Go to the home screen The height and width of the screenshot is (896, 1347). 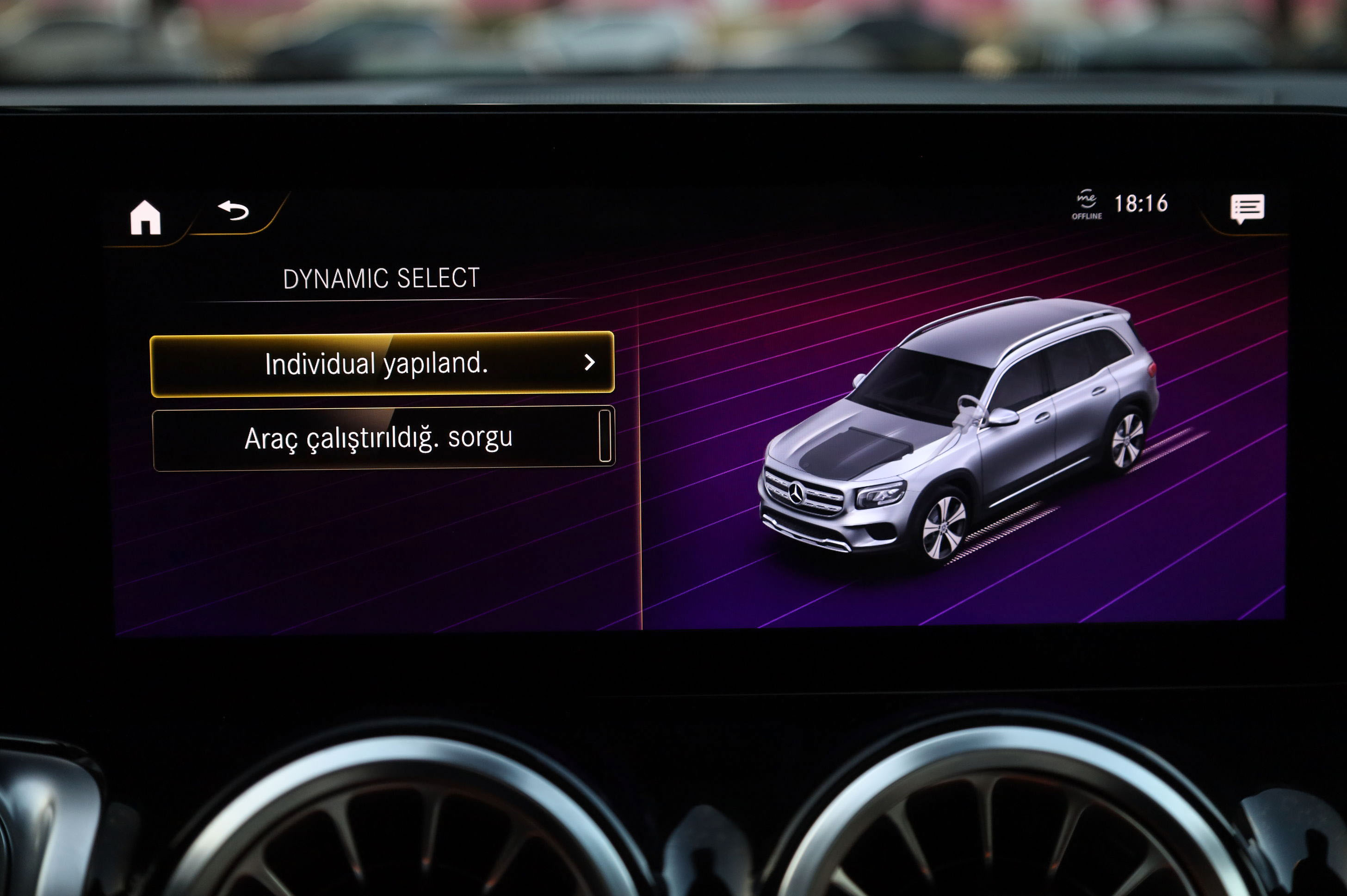coord(145,218)
